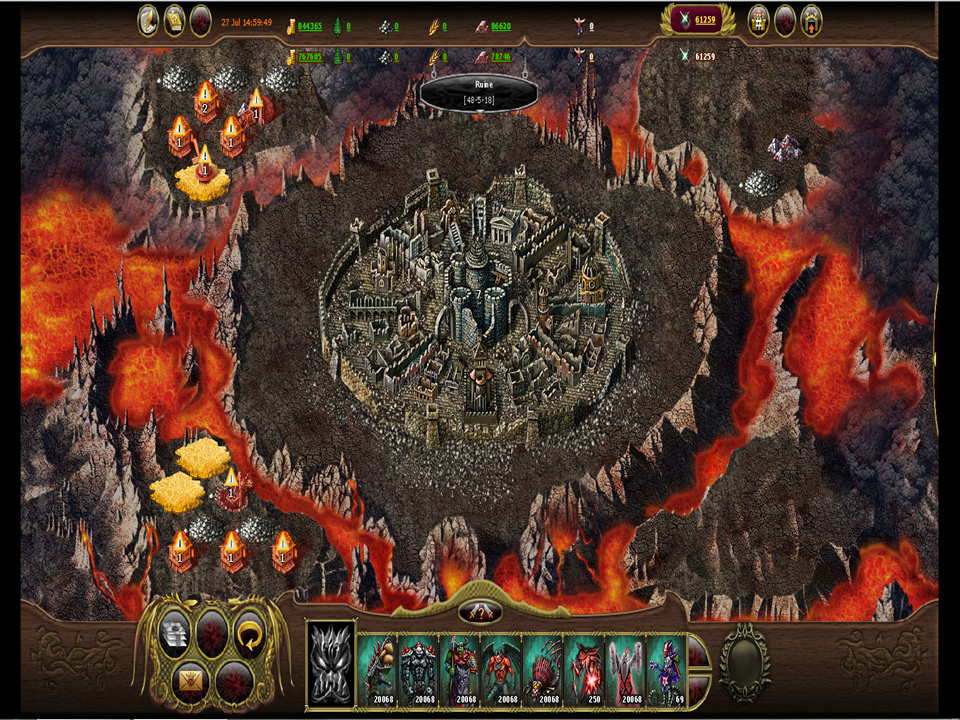The height and width of the screenshot is (720, 960).
Task: Click the crossed swords question mark button
Action: (x=480, y=611)
